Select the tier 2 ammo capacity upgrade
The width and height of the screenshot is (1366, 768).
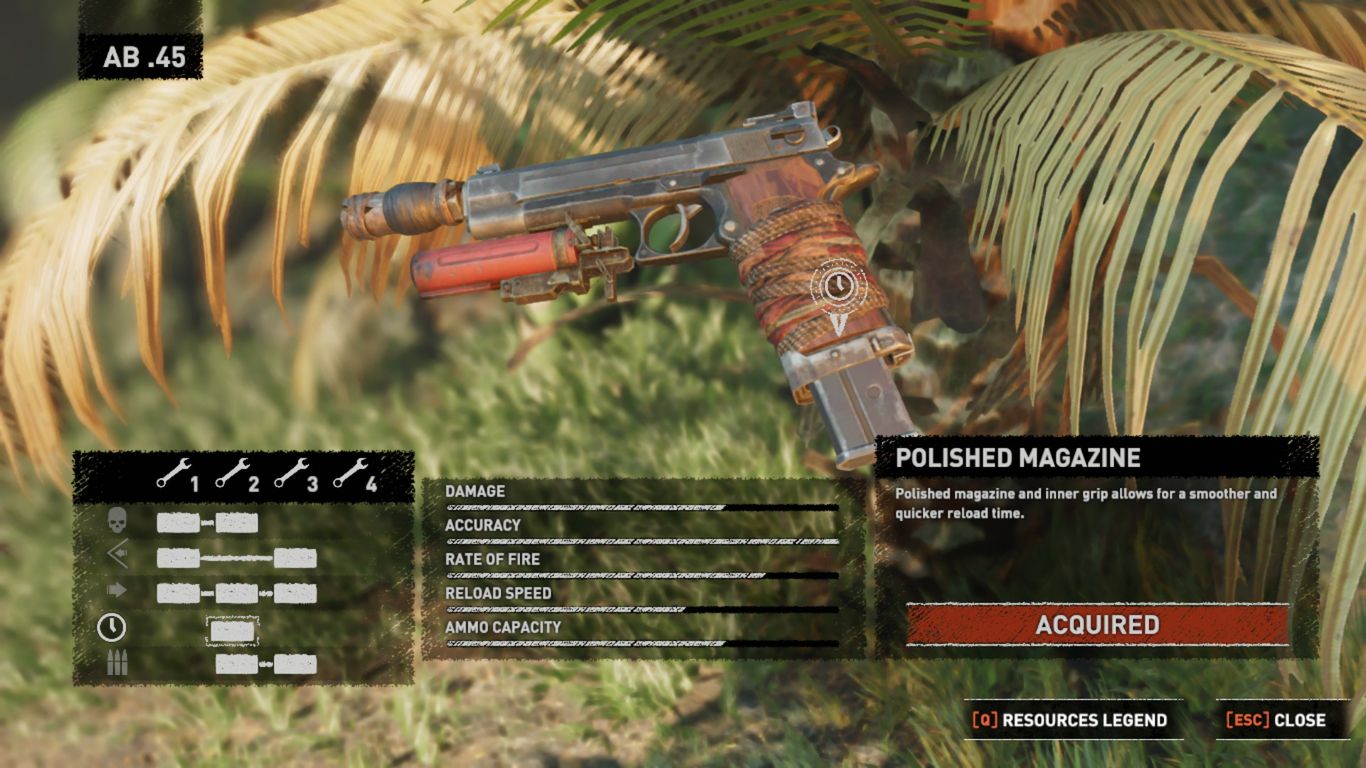237,664
